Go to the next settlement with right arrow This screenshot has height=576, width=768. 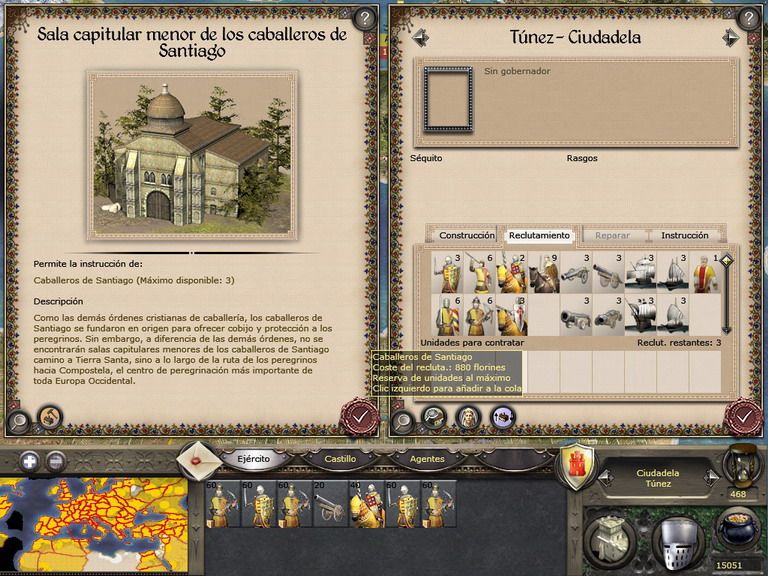(732, 38)
